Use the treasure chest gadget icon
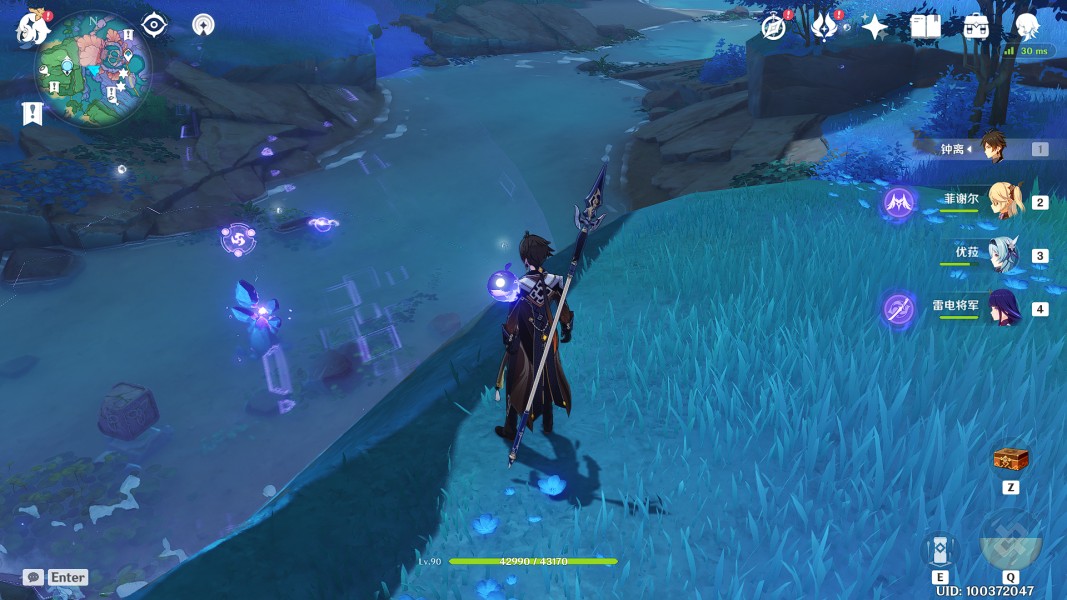 [1010, 460]
